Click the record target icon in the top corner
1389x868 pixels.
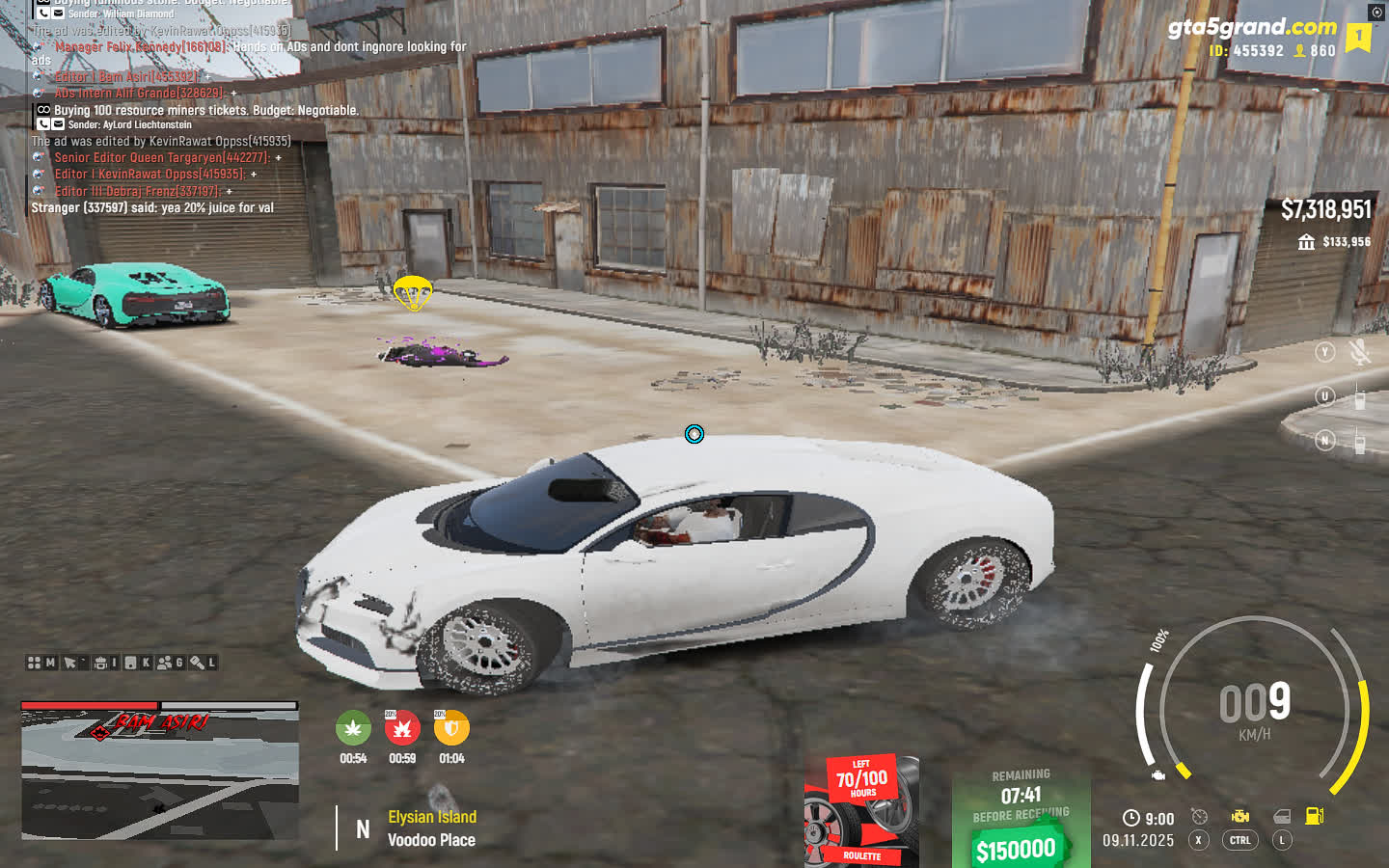1376,13
